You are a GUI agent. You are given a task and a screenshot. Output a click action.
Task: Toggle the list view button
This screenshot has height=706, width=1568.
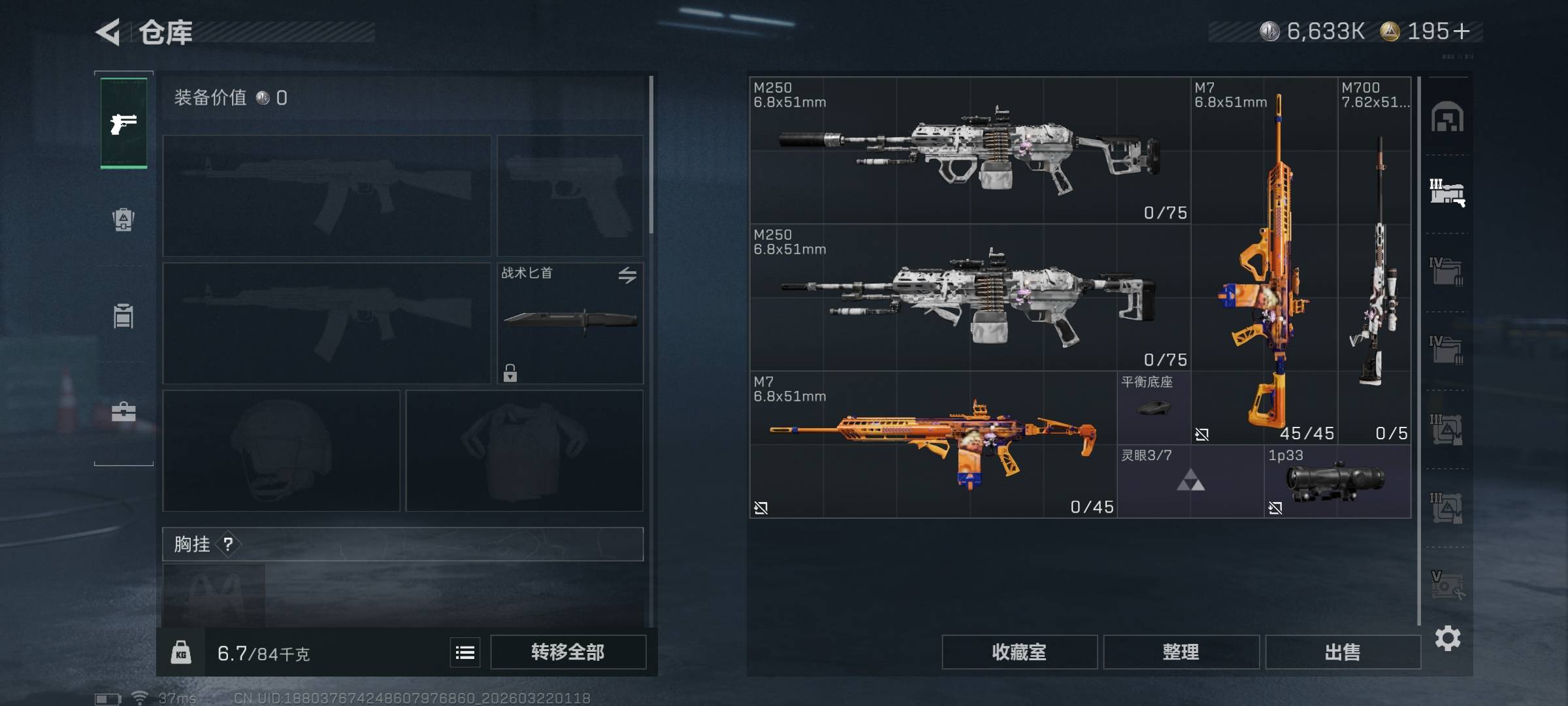tap(465, 652)
